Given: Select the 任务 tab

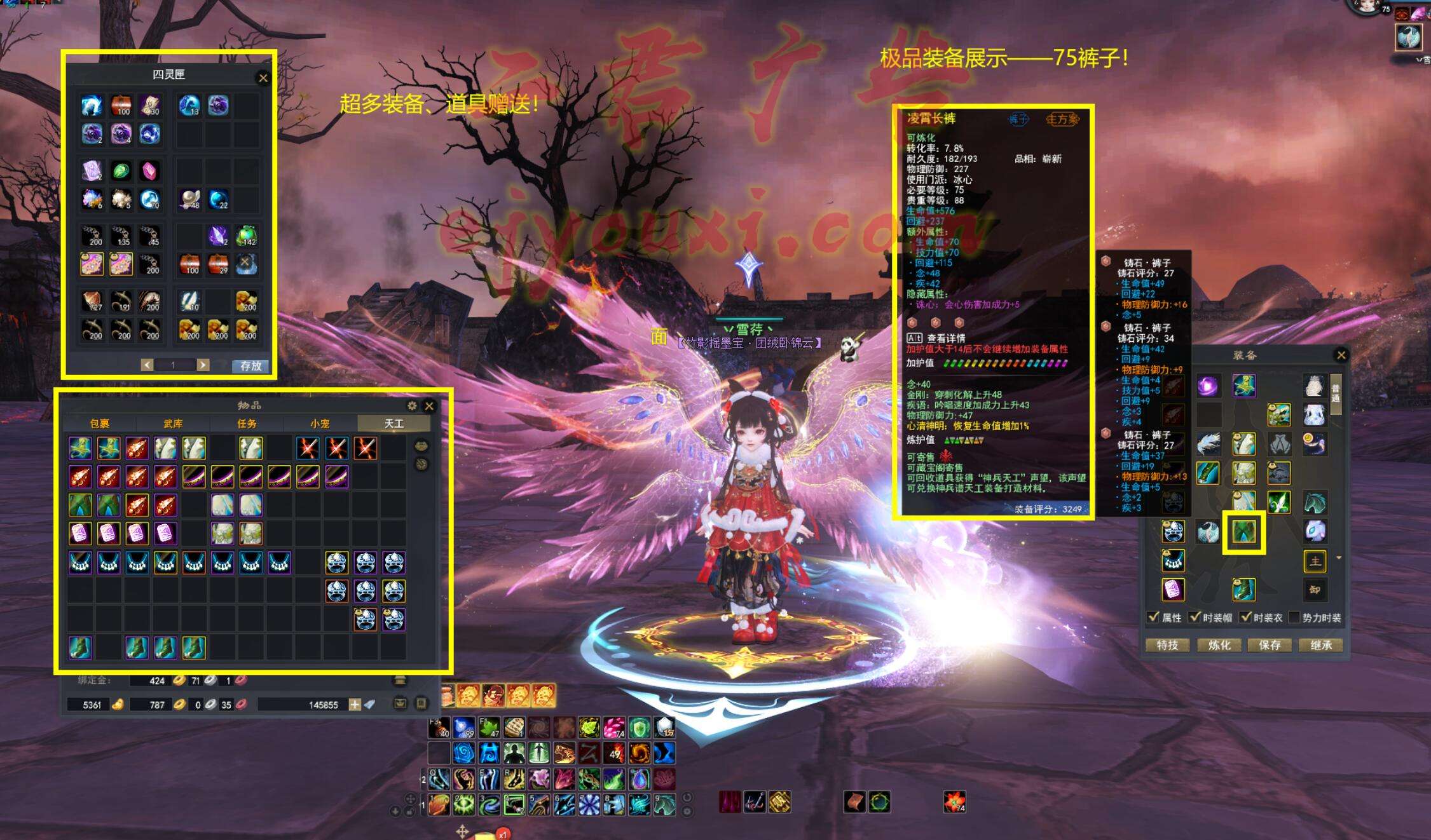Looking at the screenshot, I should click(x=247, y=423).
